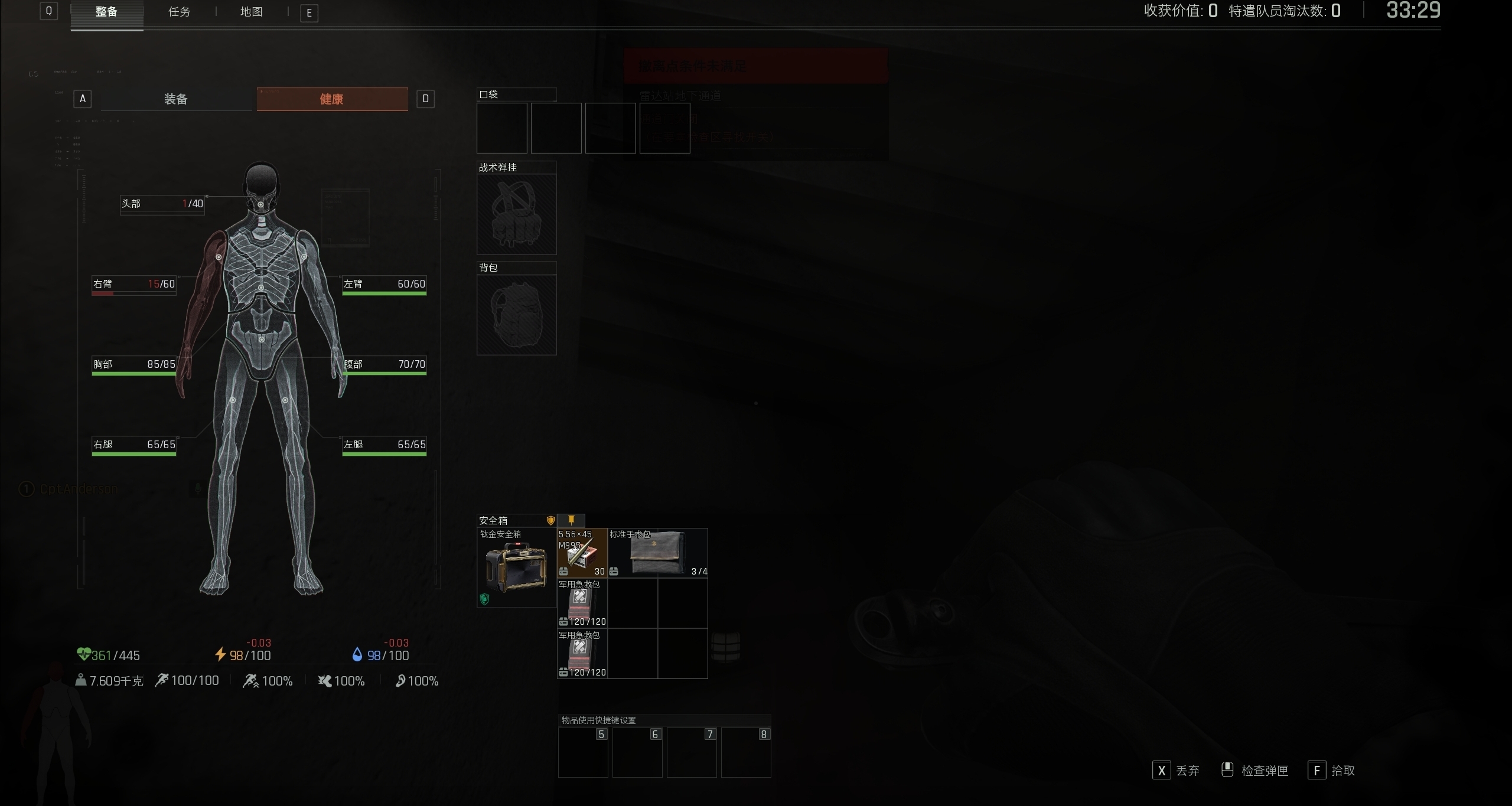The image size is (1512, 806).
Task: Click the empty 战术弹挂 chest rig slot
Action: [516, 214]
